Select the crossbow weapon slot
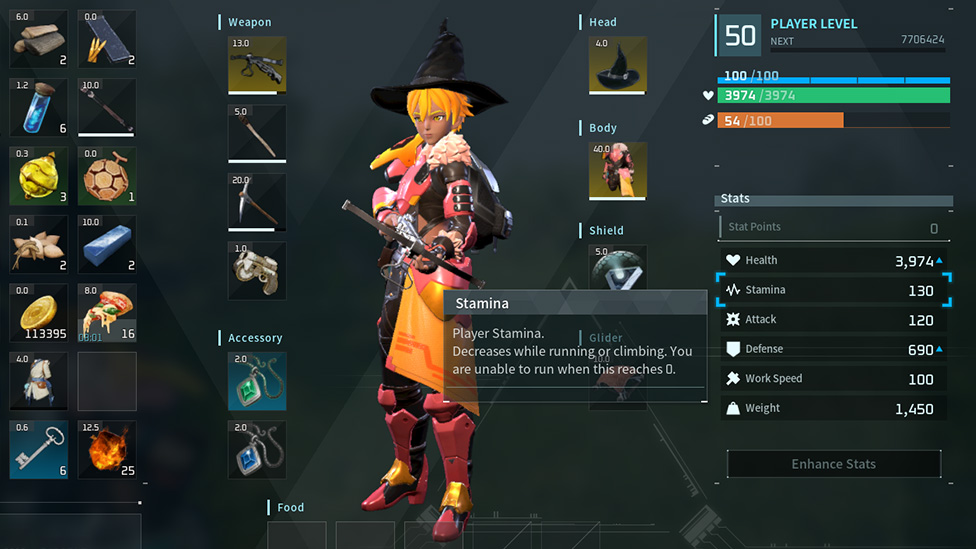The image size is (976, 549). pos(257,65)
